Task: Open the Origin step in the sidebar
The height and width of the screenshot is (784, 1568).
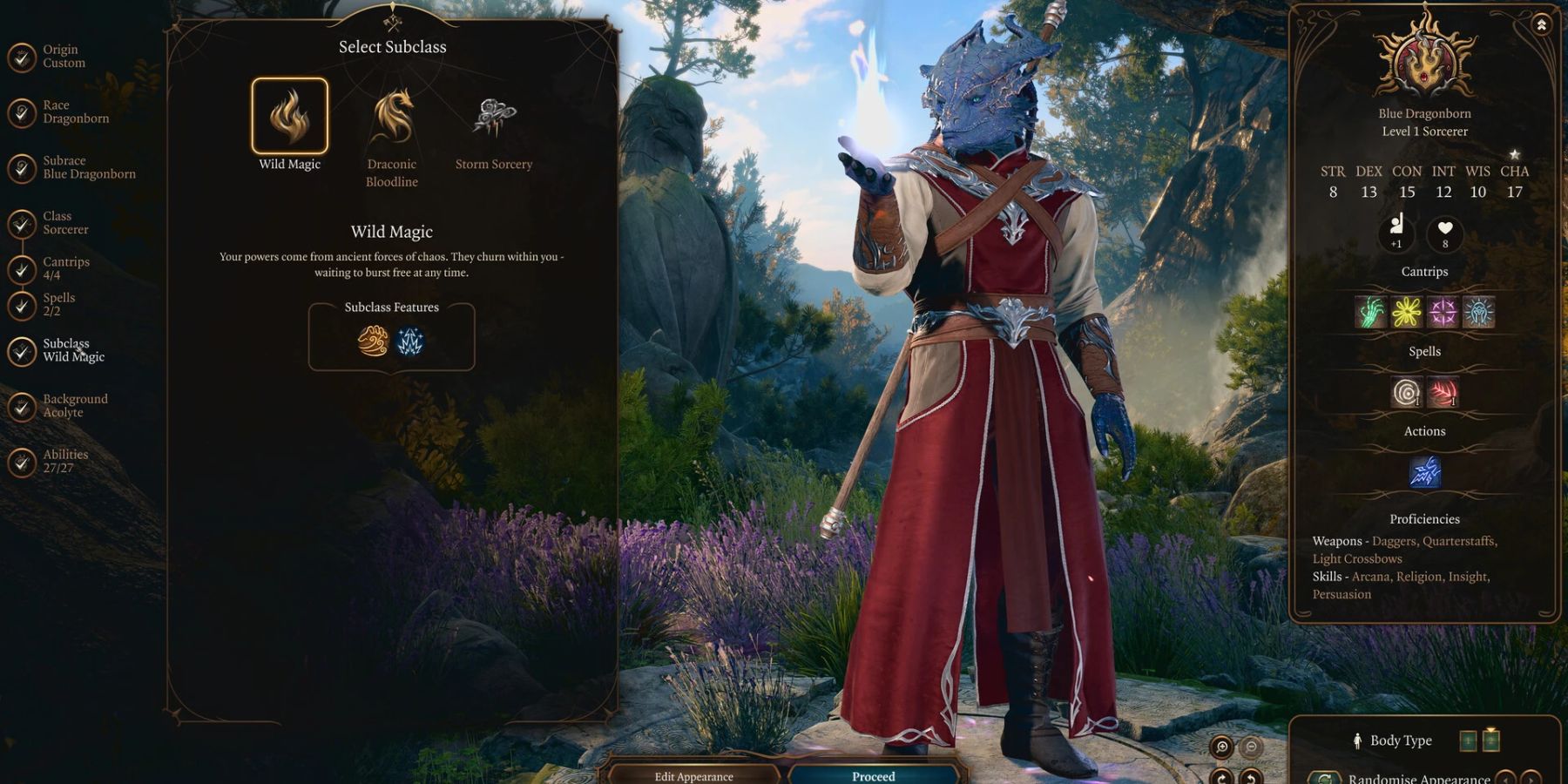Action: tap(64, 57)
